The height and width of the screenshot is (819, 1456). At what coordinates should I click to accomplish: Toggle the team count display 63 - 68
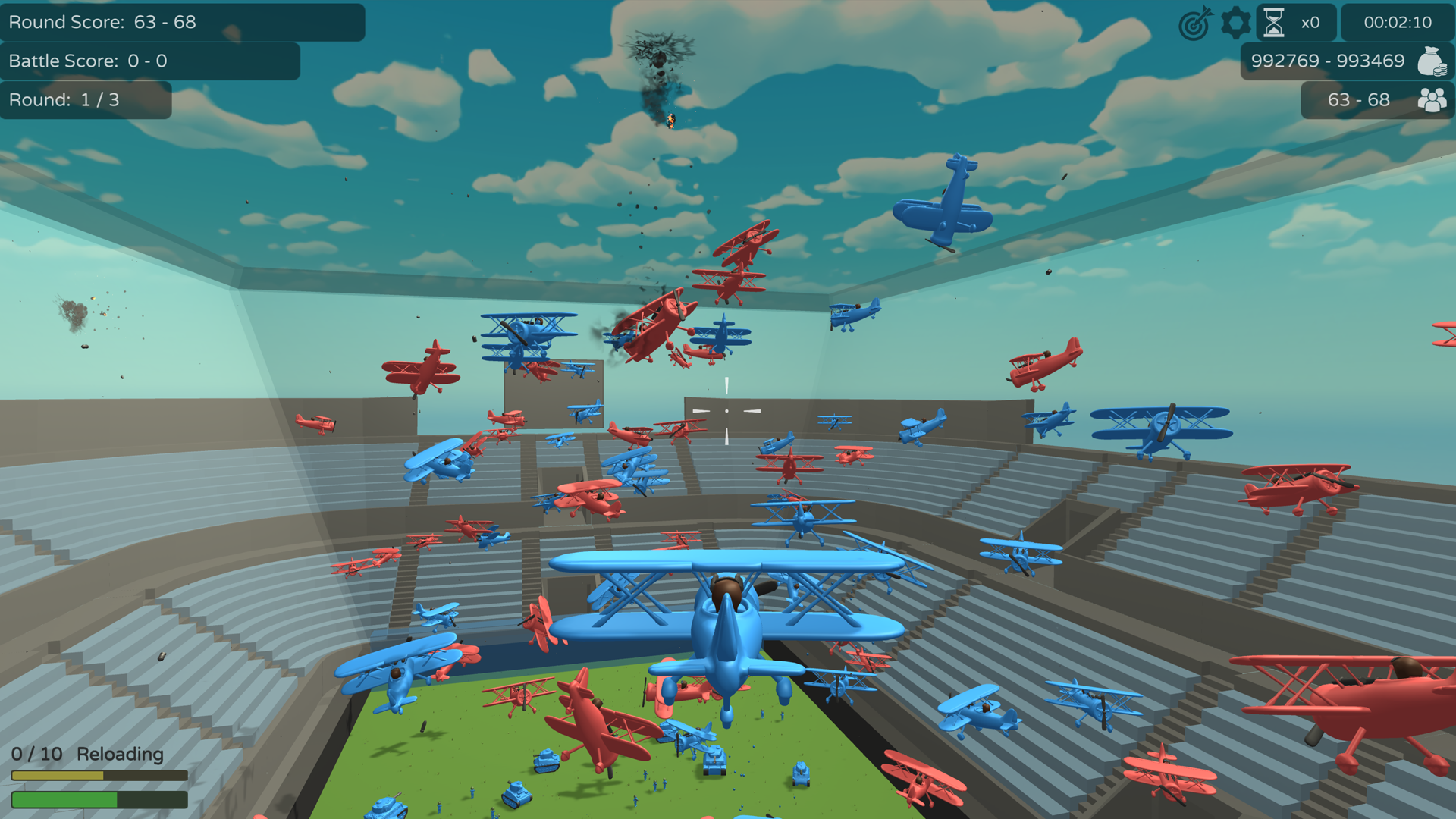pyautogui.click(x=1357, y=99)
